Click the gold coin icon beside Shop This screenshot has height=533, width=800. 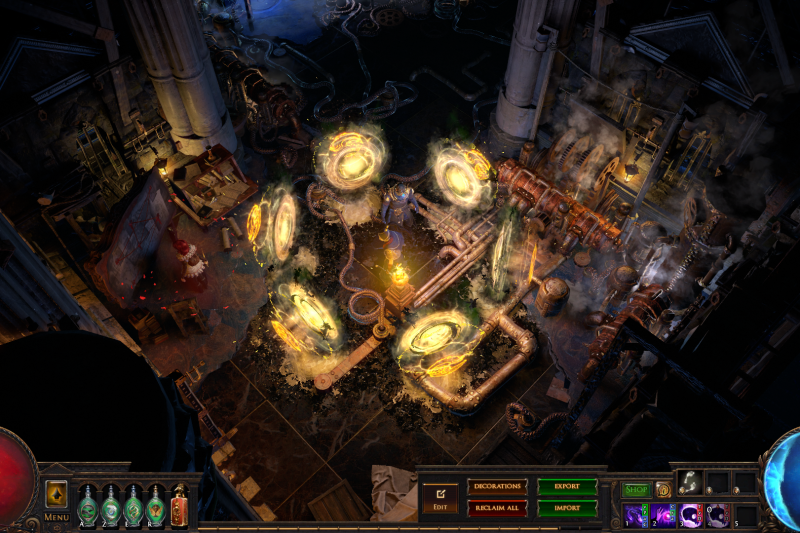tap(662, 490)
